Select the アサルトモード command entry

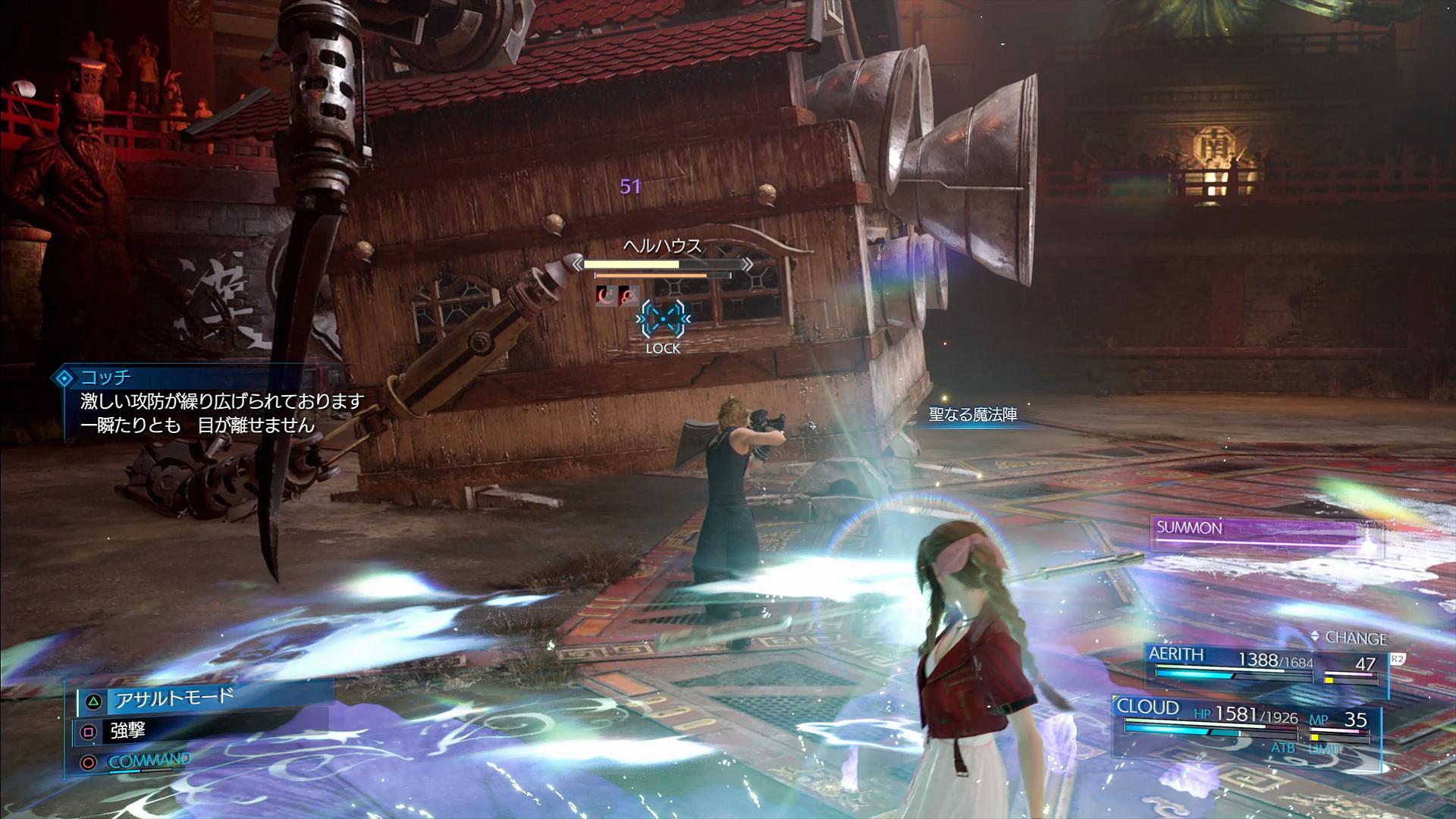click(x=174, y=698)
